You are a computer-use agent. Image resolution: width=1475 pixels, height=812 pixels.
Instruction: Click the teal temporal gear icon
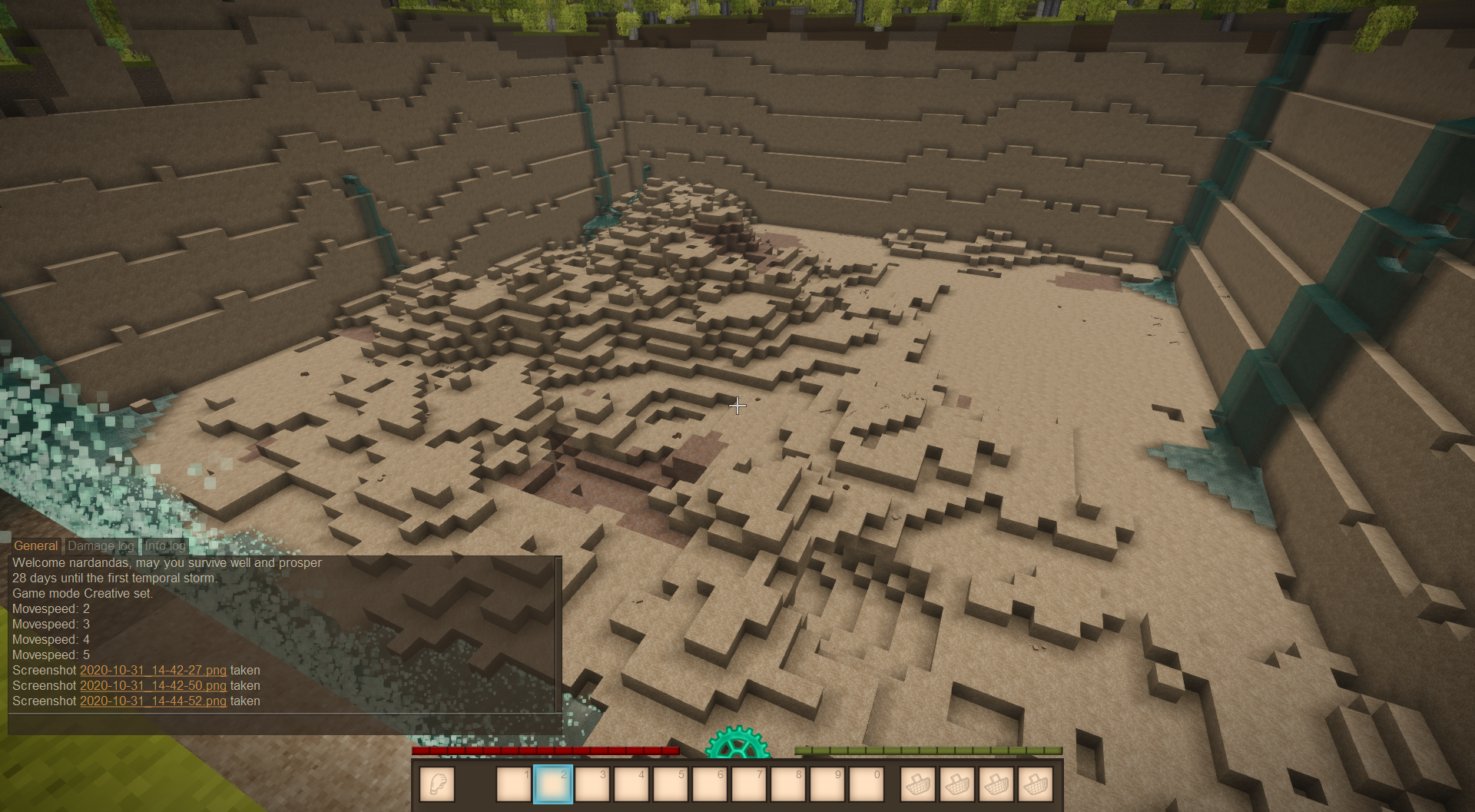click(737, 744)
